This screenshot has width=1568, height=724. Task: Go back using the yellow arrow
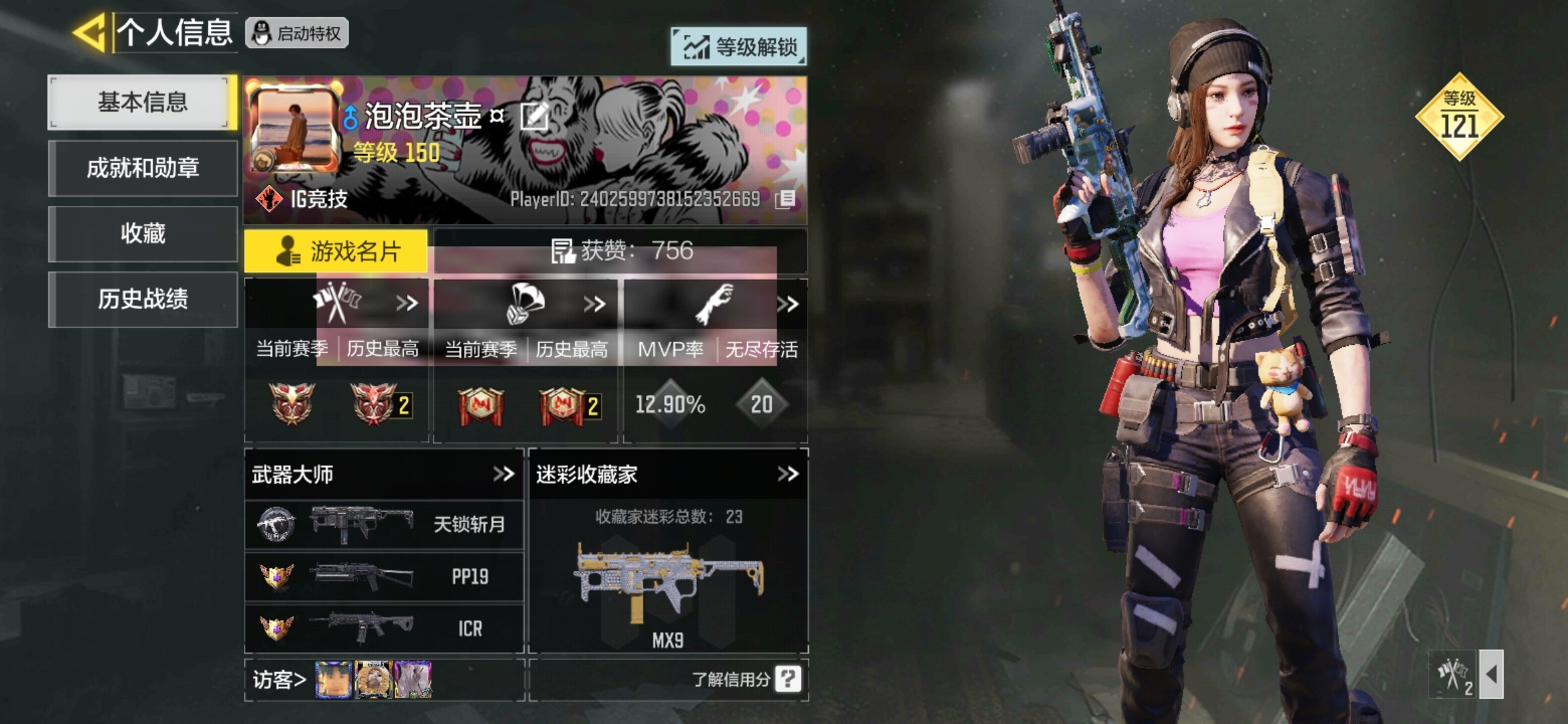tap(90, 32)
